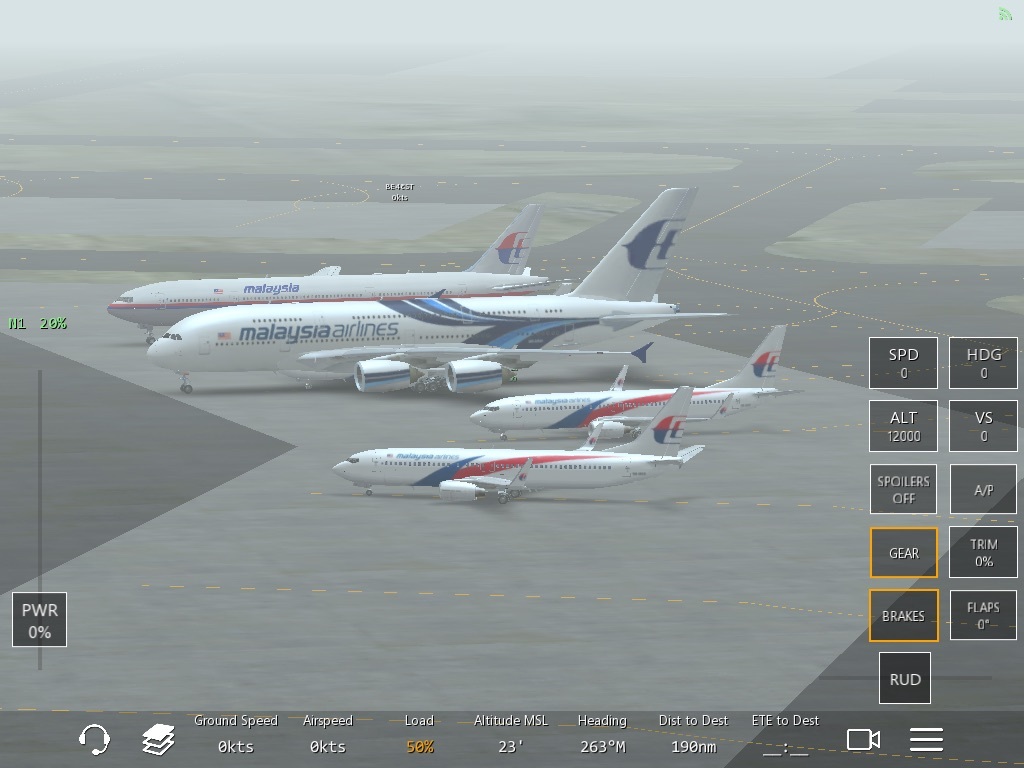Adjust the TRIM 0% button

pyautogui.click(x=983, y=553)
